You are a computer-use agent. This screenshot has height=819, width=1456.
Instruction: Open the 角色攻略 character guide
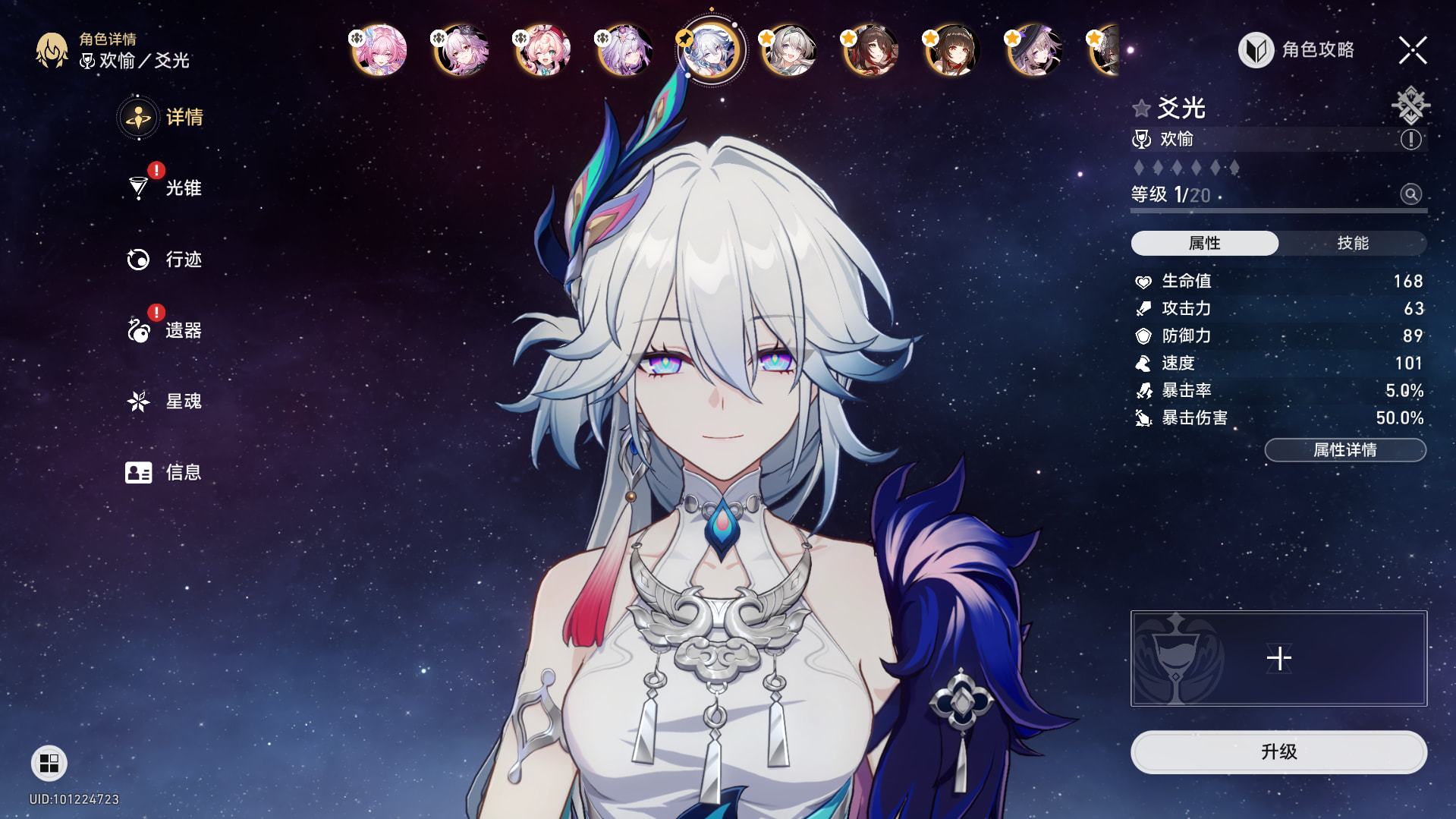(1297, 50)
